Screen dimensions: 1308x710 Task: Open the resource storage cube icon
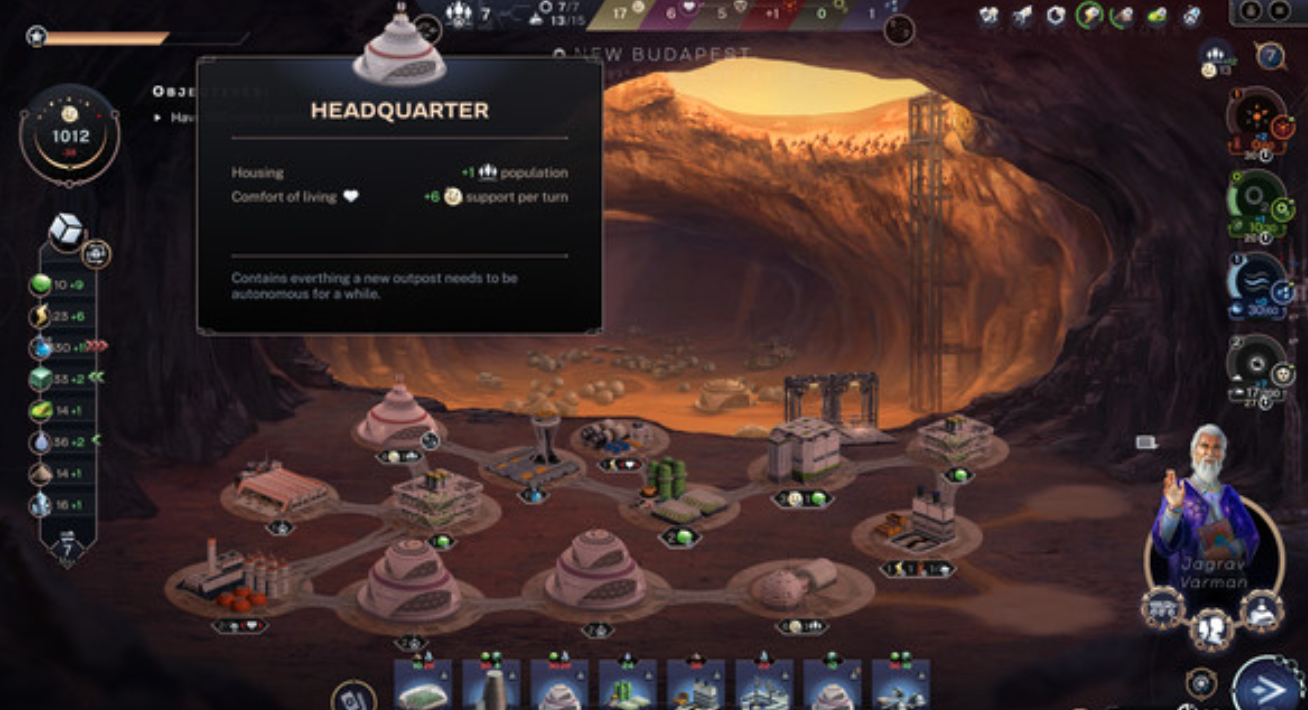pos(66,229)
